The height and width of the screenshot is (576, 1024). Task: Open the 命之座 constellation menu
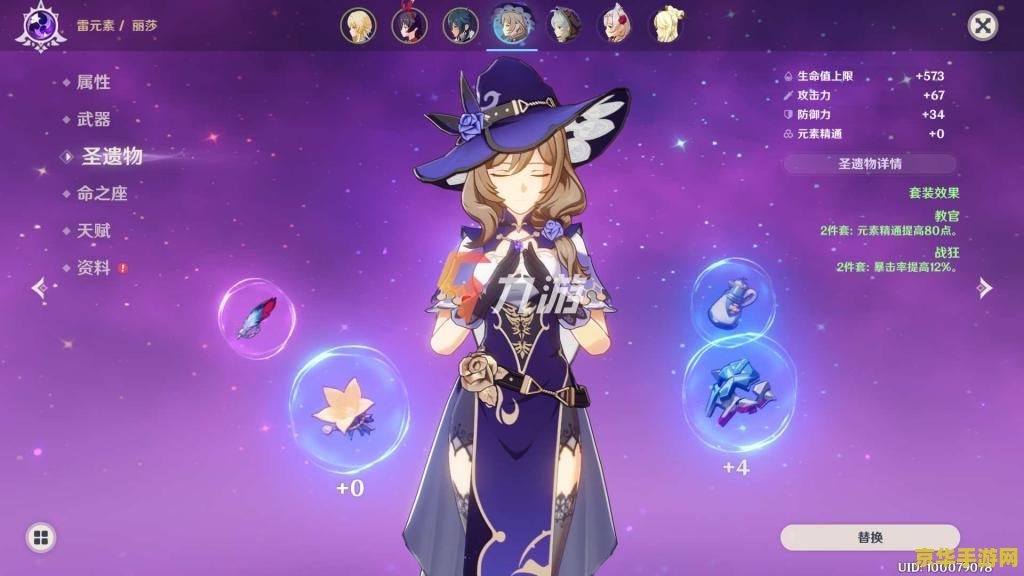[102, 193]
